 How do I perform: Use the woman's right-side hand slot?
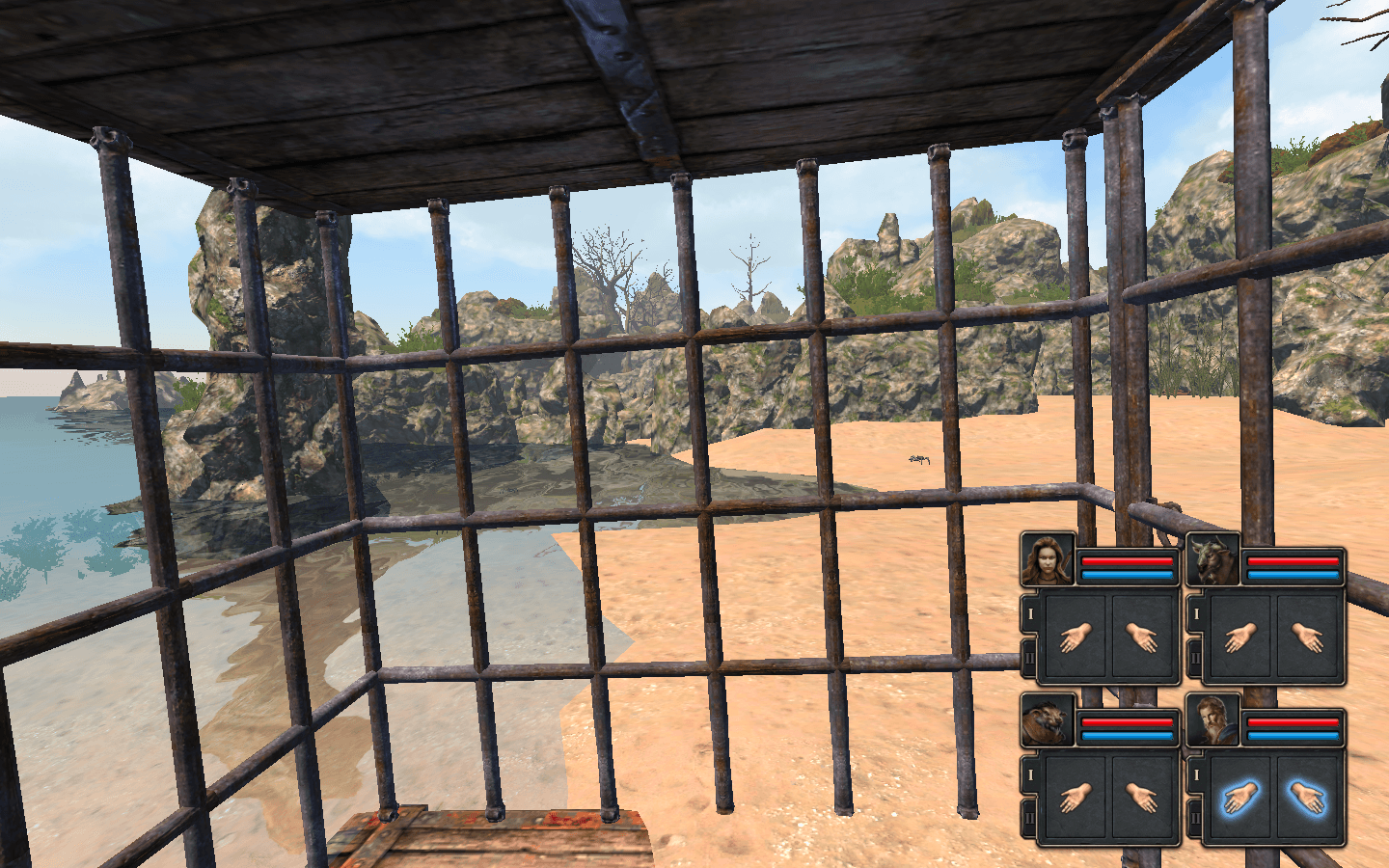click(1143, 637)
